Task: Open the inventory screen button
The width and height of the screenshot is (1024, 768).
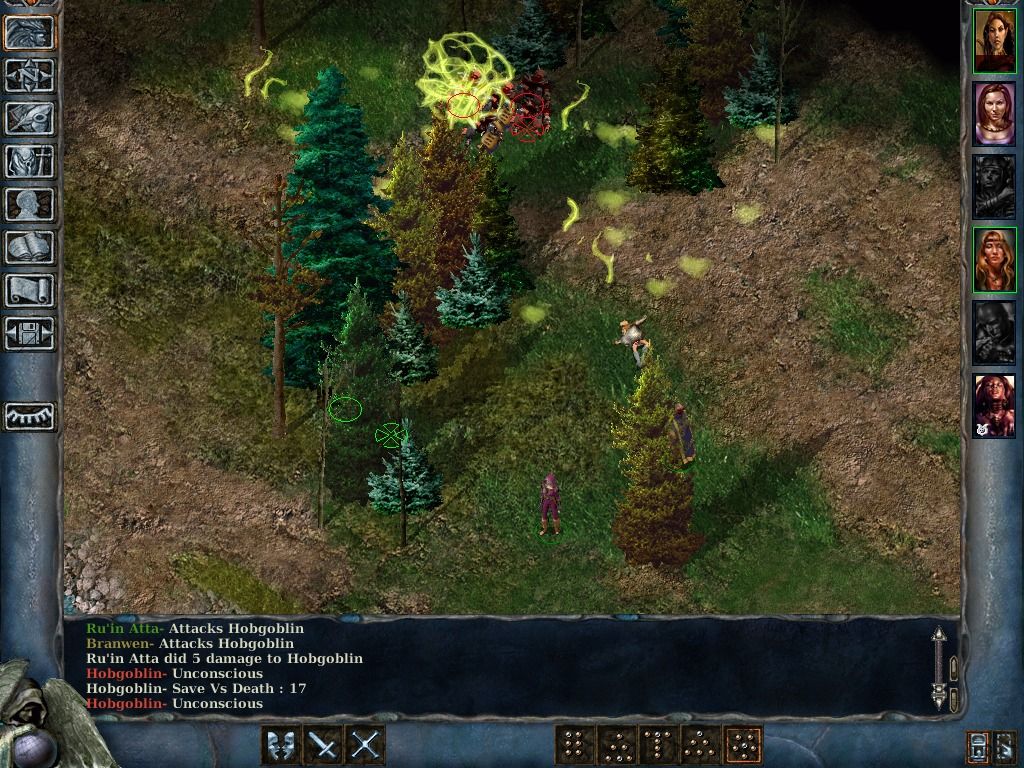Action: (30, 161)
